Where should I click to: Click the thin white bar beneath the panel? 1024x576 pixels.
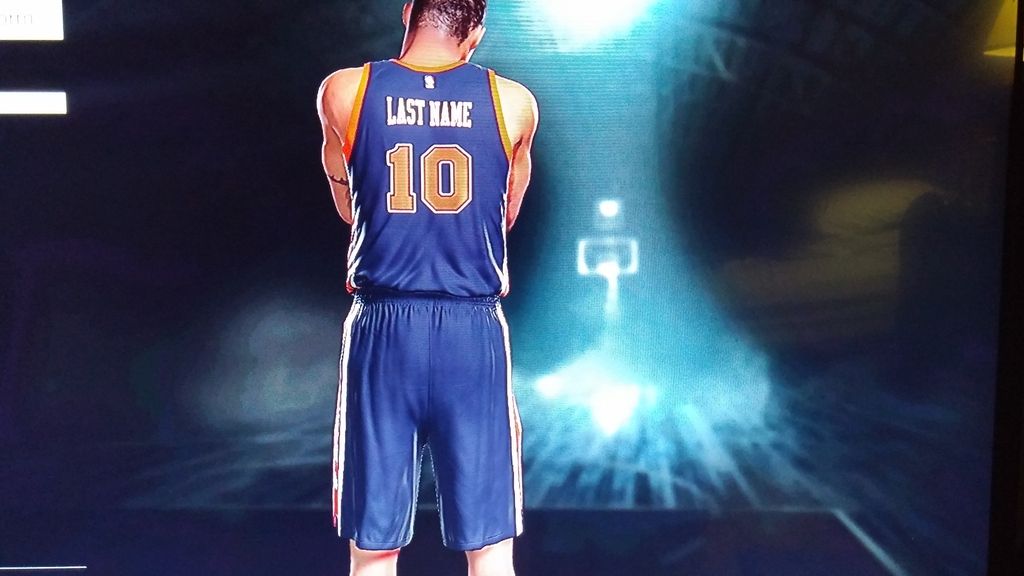(x=32, y=102)
